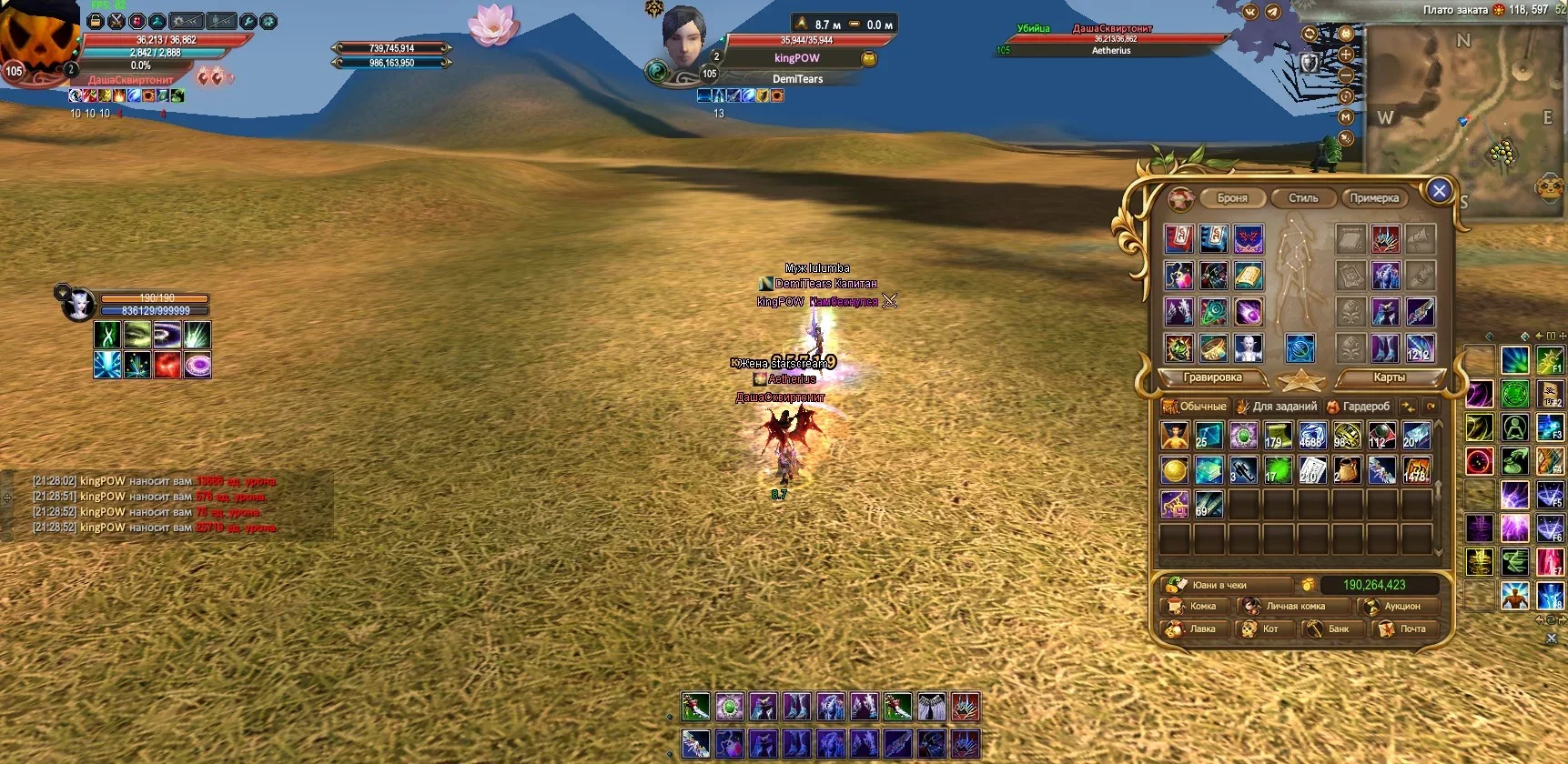Open the Лавка shop
The width and height of the screenshot is (1568, 764).
(1194, 629)
